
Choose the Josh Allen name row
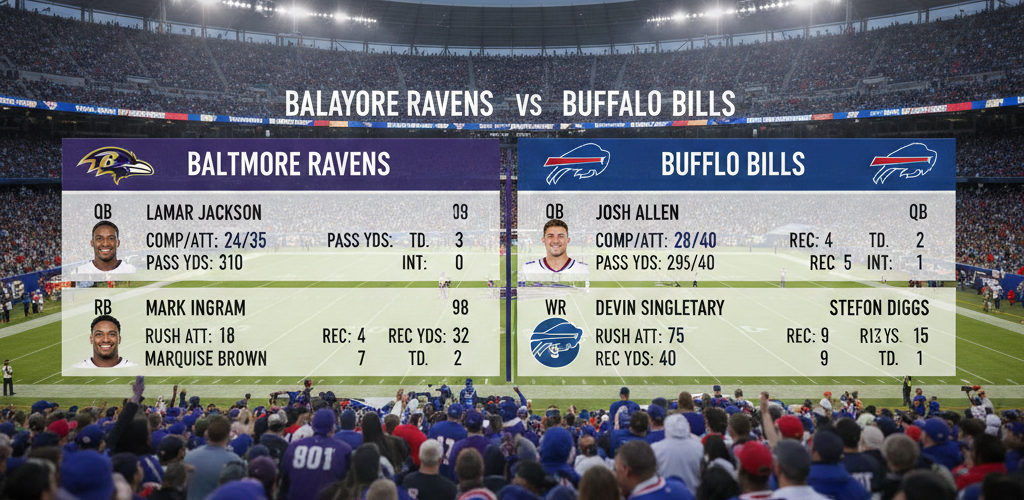637,212
